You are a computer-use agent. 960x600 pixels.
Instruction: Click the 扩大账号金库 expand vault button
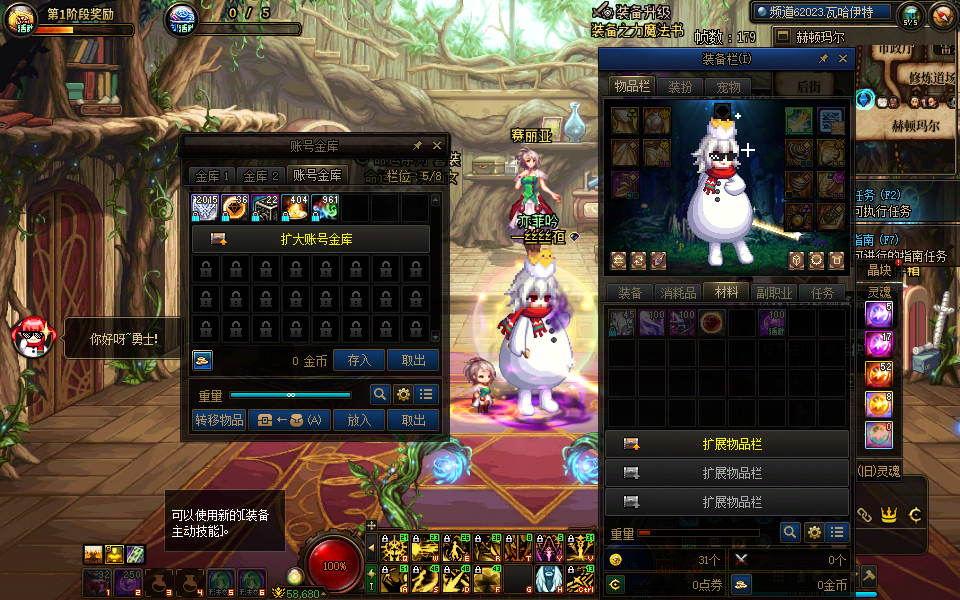tap(310, 239)
